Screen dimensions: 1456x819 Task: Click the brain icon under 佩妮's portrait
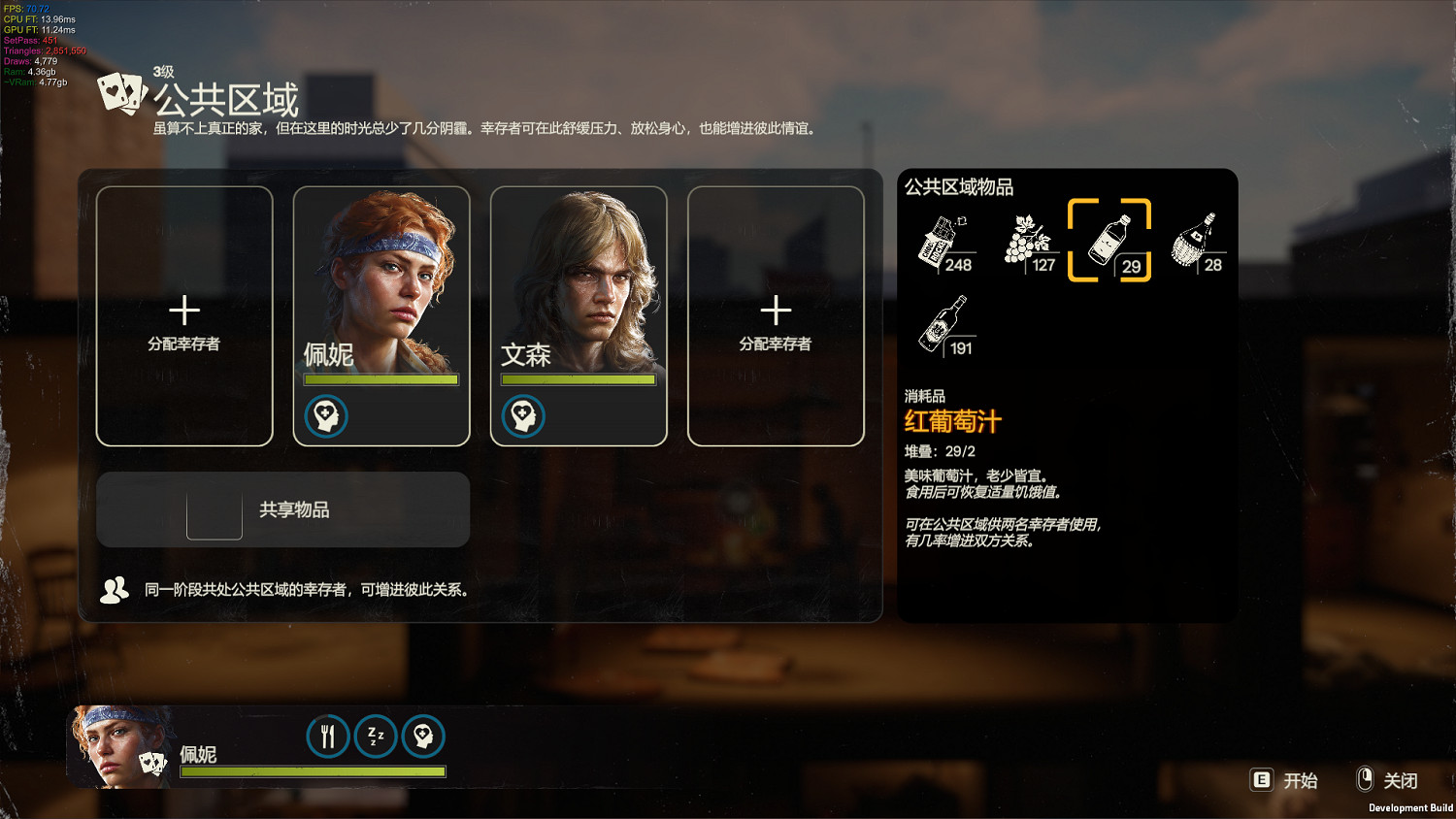[326, 416]
